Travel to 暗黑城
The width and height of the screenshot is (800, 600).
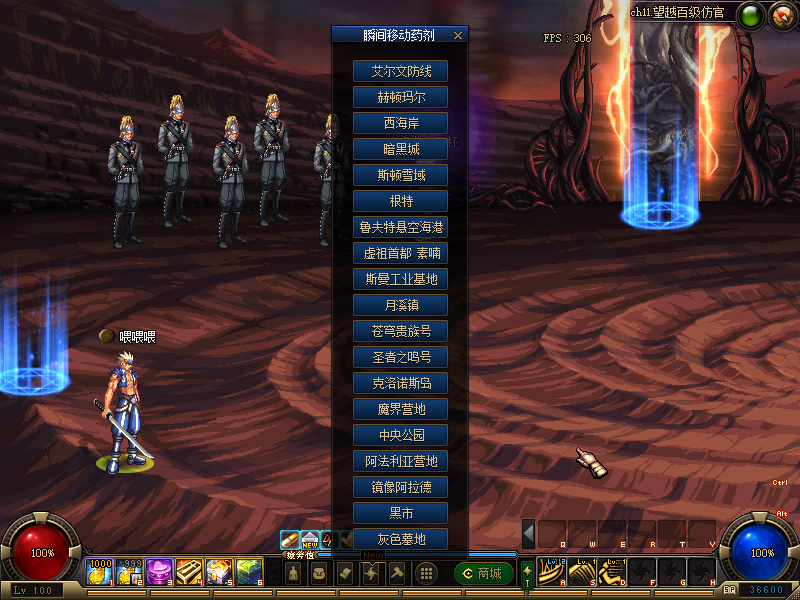tap(400, 149)
